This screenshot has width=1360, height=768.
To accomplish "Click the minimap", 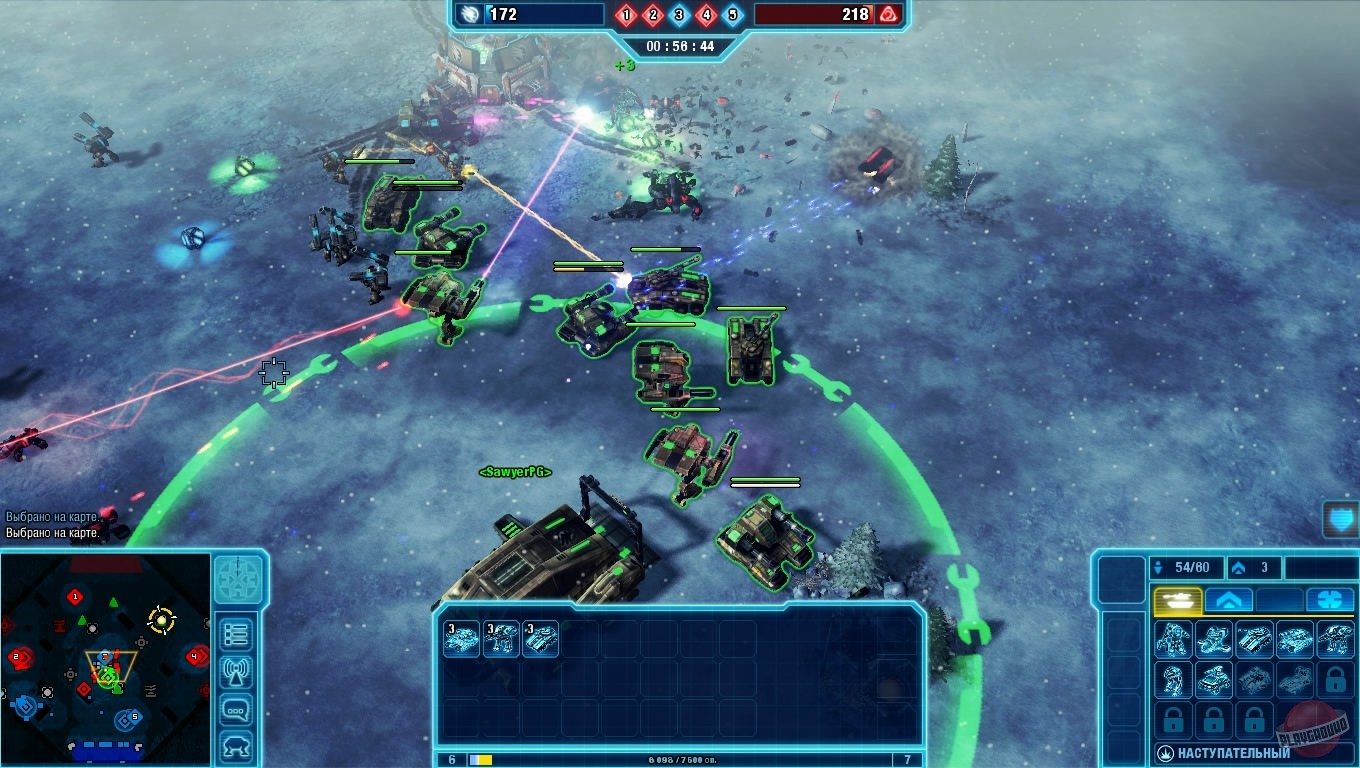I will 105,659.
